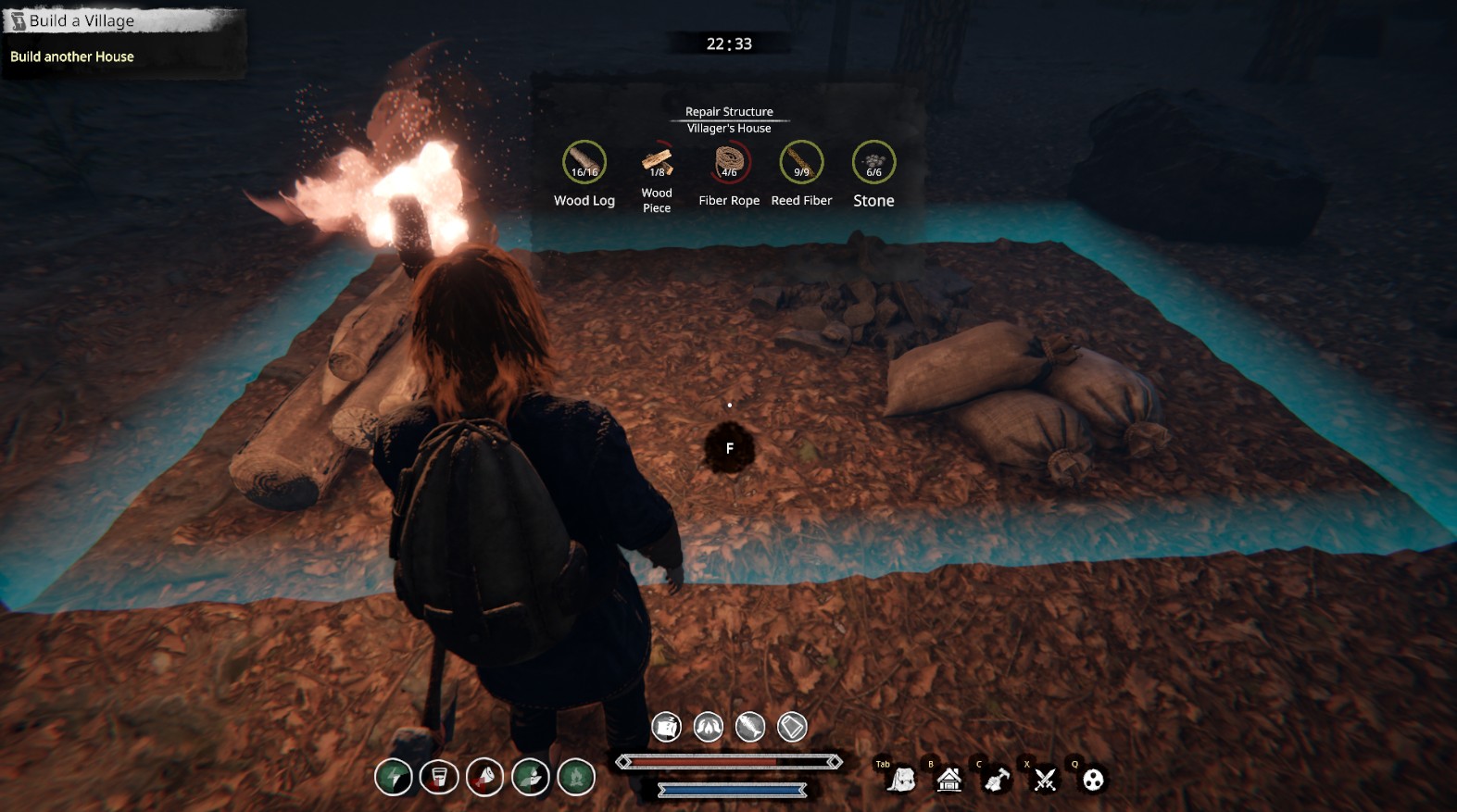The height and width of the screenshot is (812, 1457).
Task: Select the hands-over-fire warming buff icon
Action: click(709, 727)
